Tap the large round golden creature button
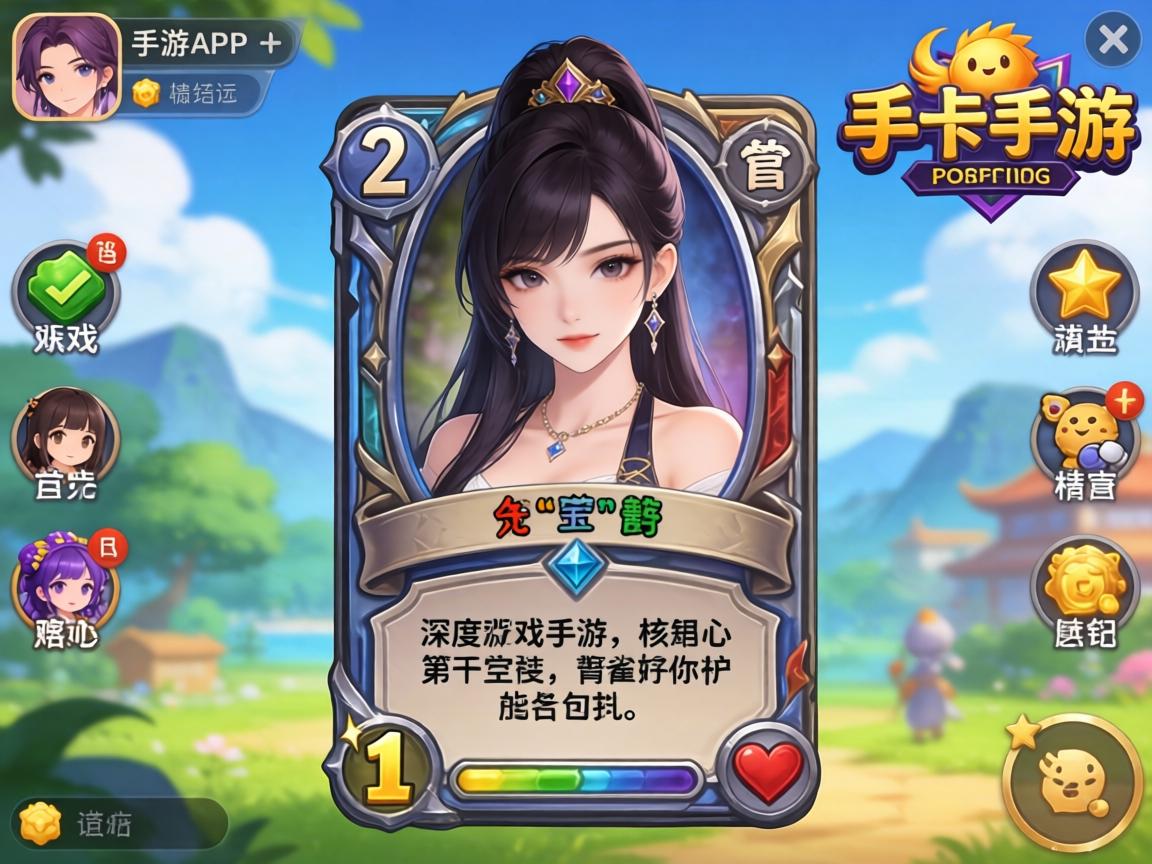The width and height of the screenshot is (1152, 864). (1072, 782)
